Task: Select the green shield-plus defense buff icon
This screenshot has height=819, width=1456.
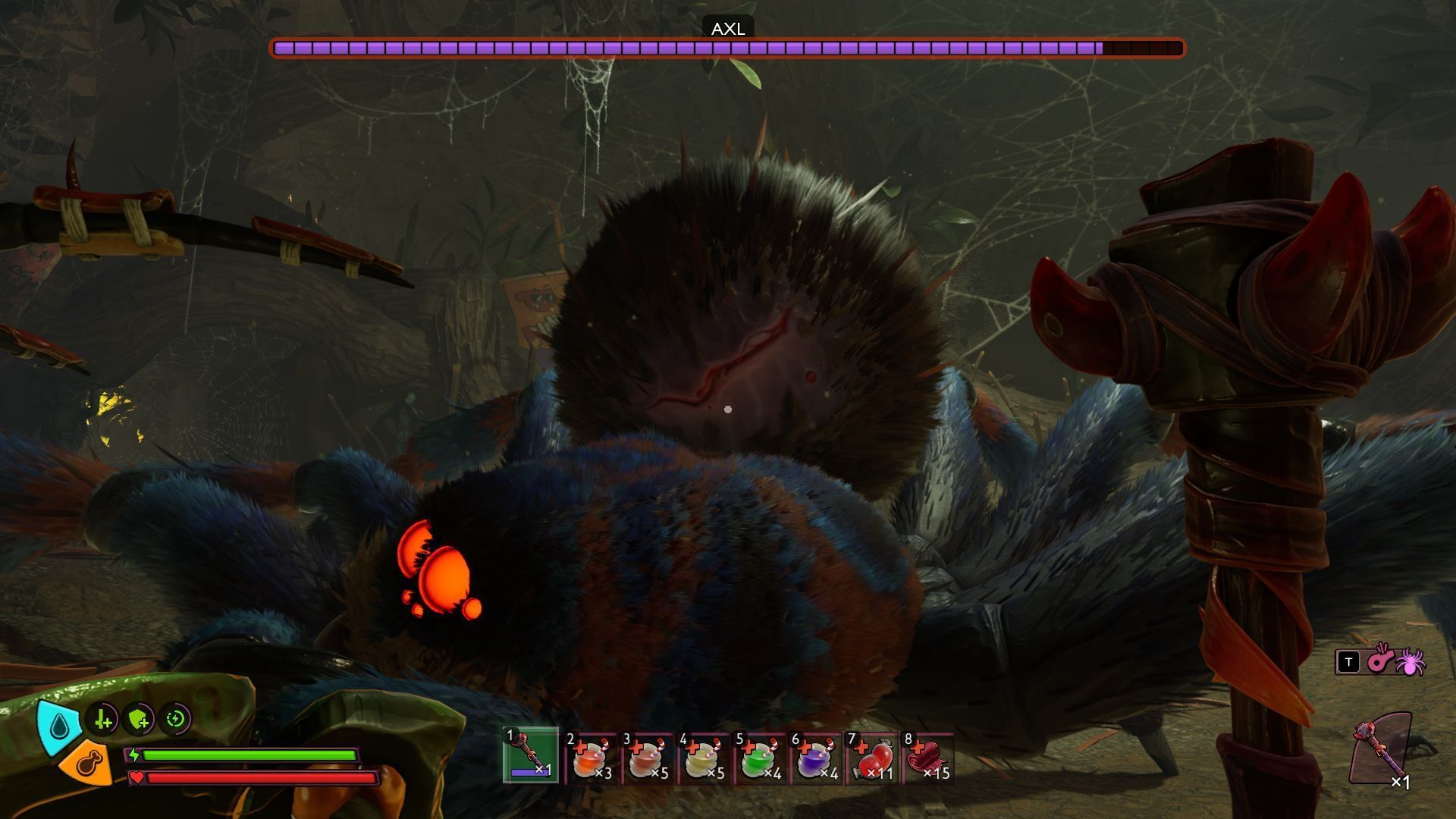Action: click(140, 719)
